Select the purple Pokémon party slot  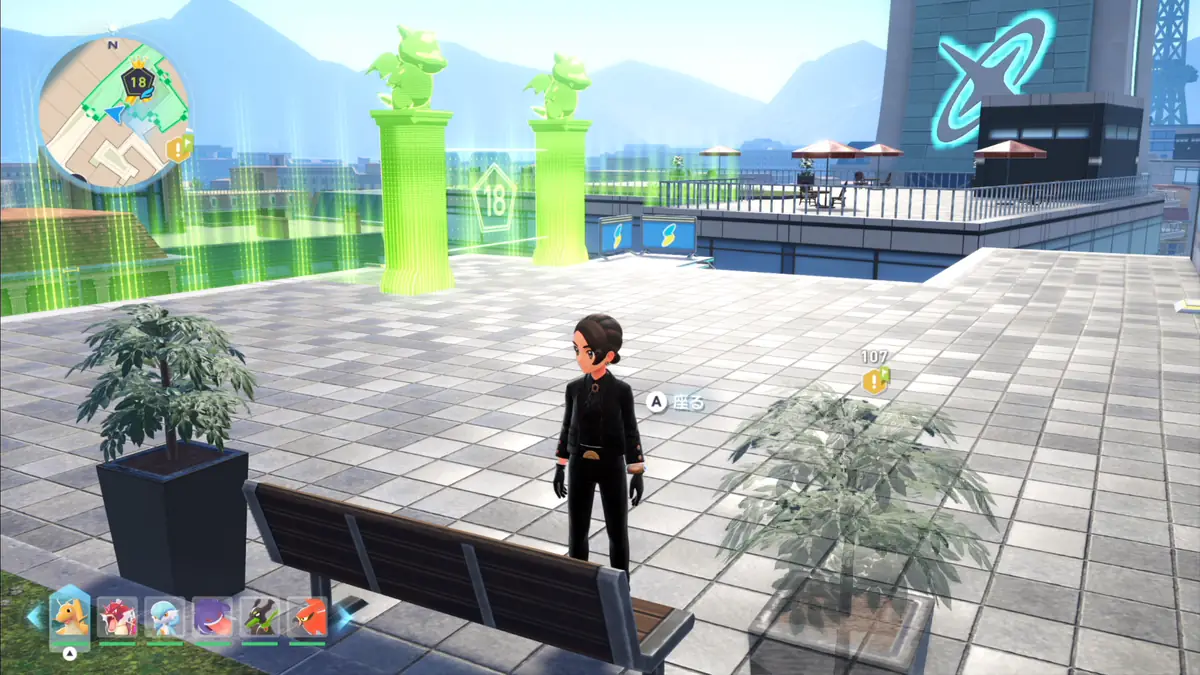point(212,617)
